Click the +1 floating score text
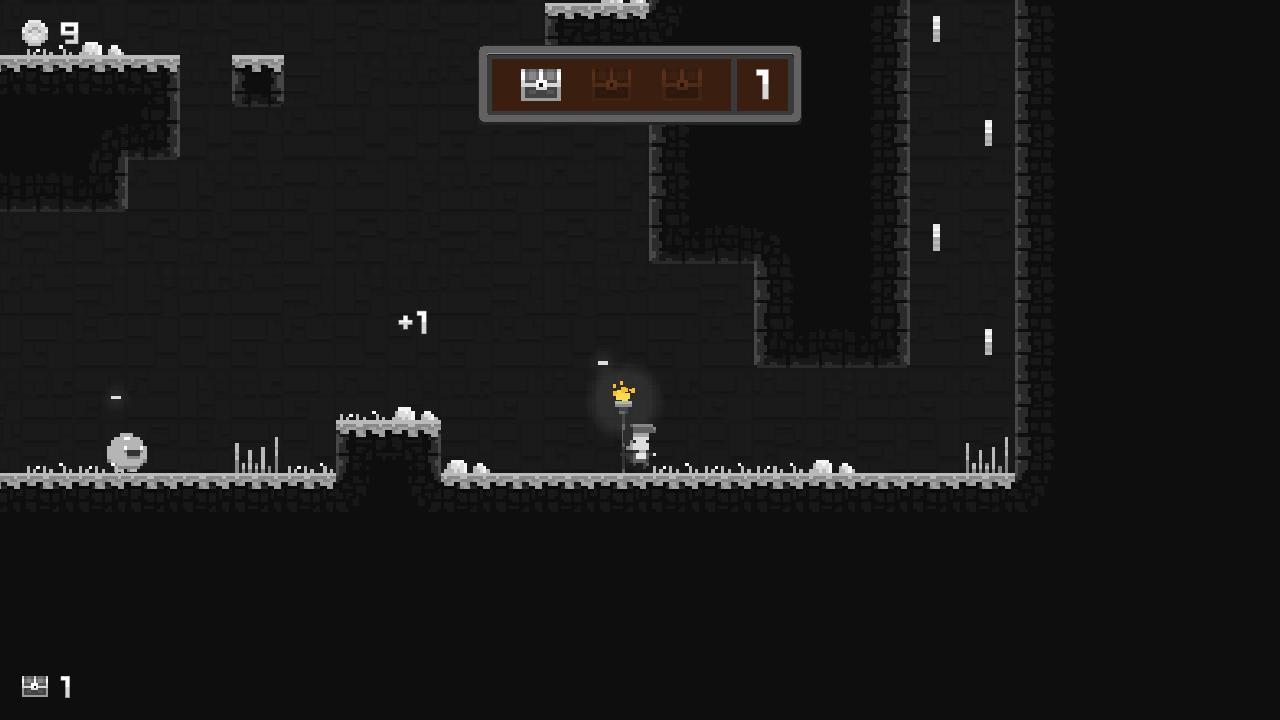Image resolution: width=1280 pixels, height=720 pixels. tap(412, 322)
